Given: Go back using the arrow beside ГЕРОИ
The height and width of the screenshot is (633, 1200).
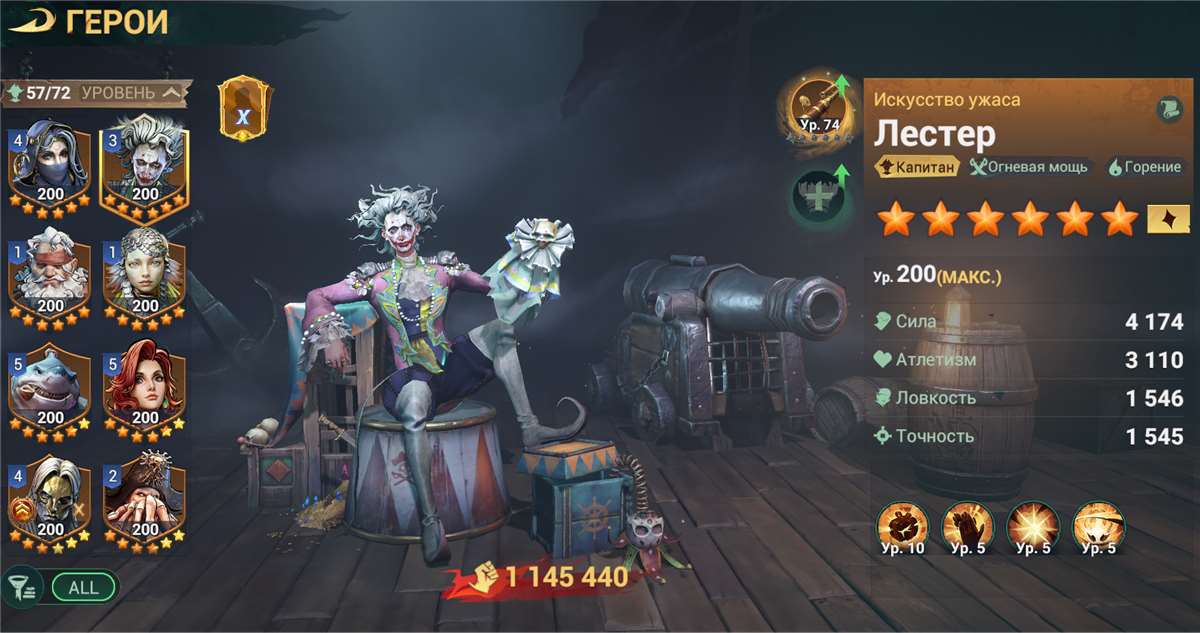Looking at the screenshot, I should tap(31, 23).
